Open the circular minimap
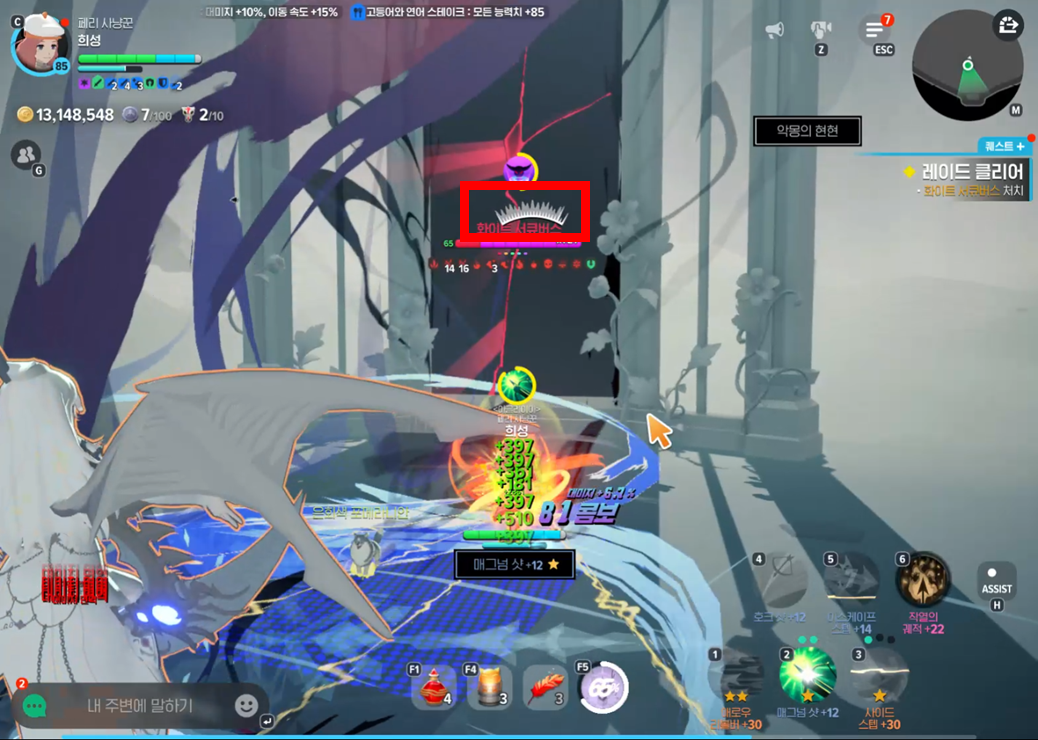Screen dimensions: 1038x740 click(967, 67)
